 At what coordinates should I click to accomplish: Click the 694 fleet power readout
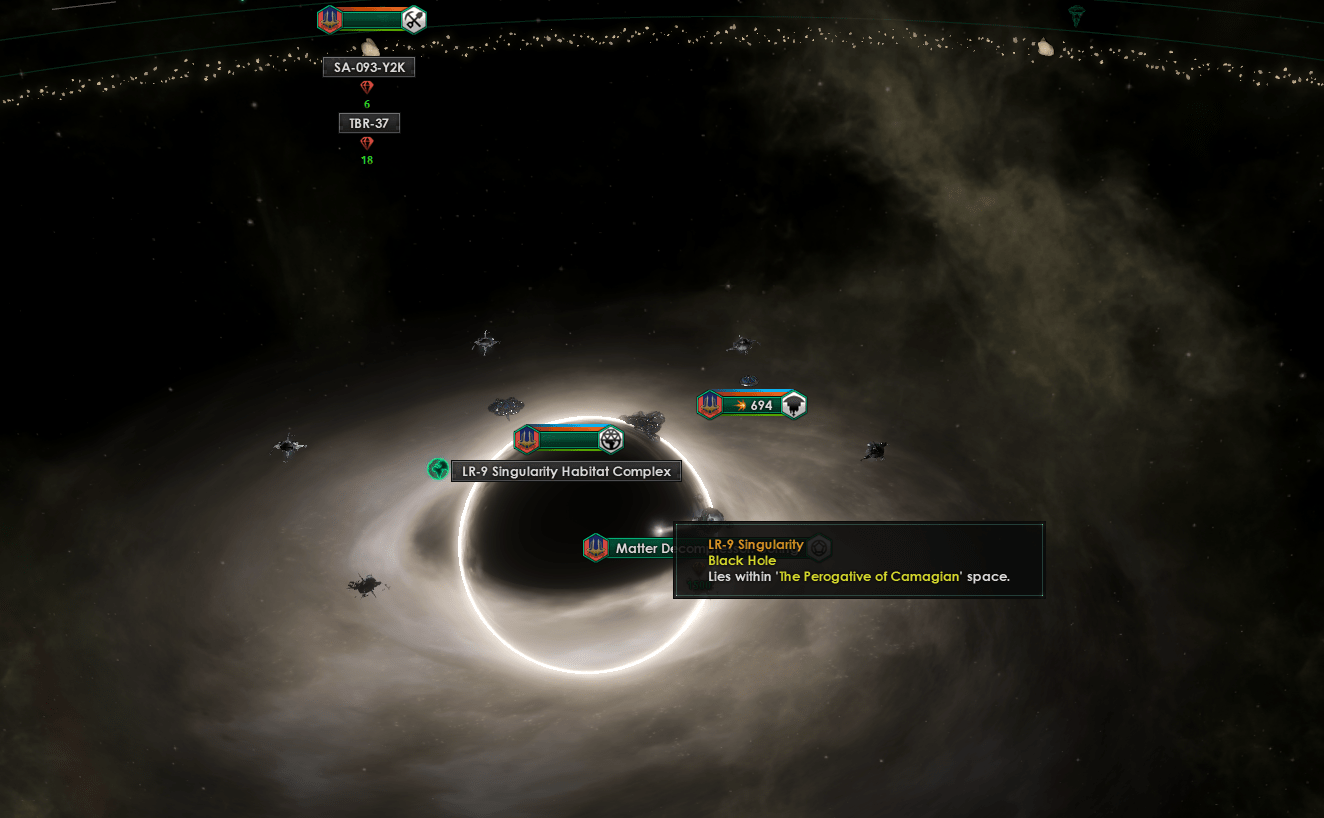click(x=764, y=404)
